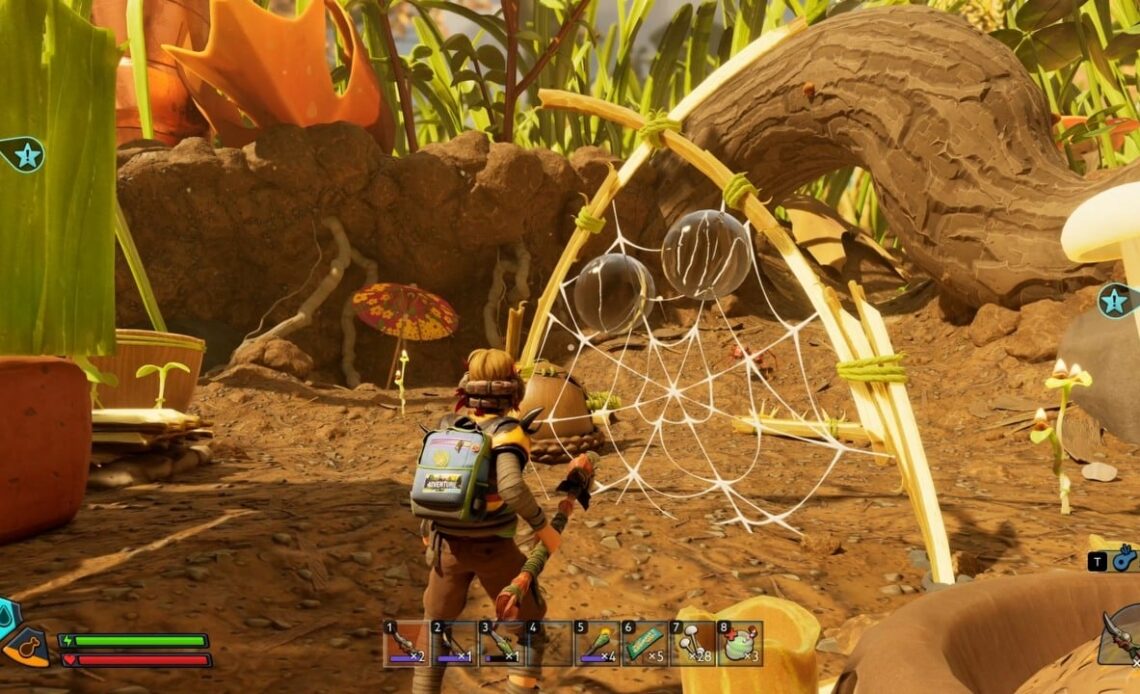This screenshot has width=1140, height=694.
Task: Equip the torch in hotbar slot 5
Action: 597,643
